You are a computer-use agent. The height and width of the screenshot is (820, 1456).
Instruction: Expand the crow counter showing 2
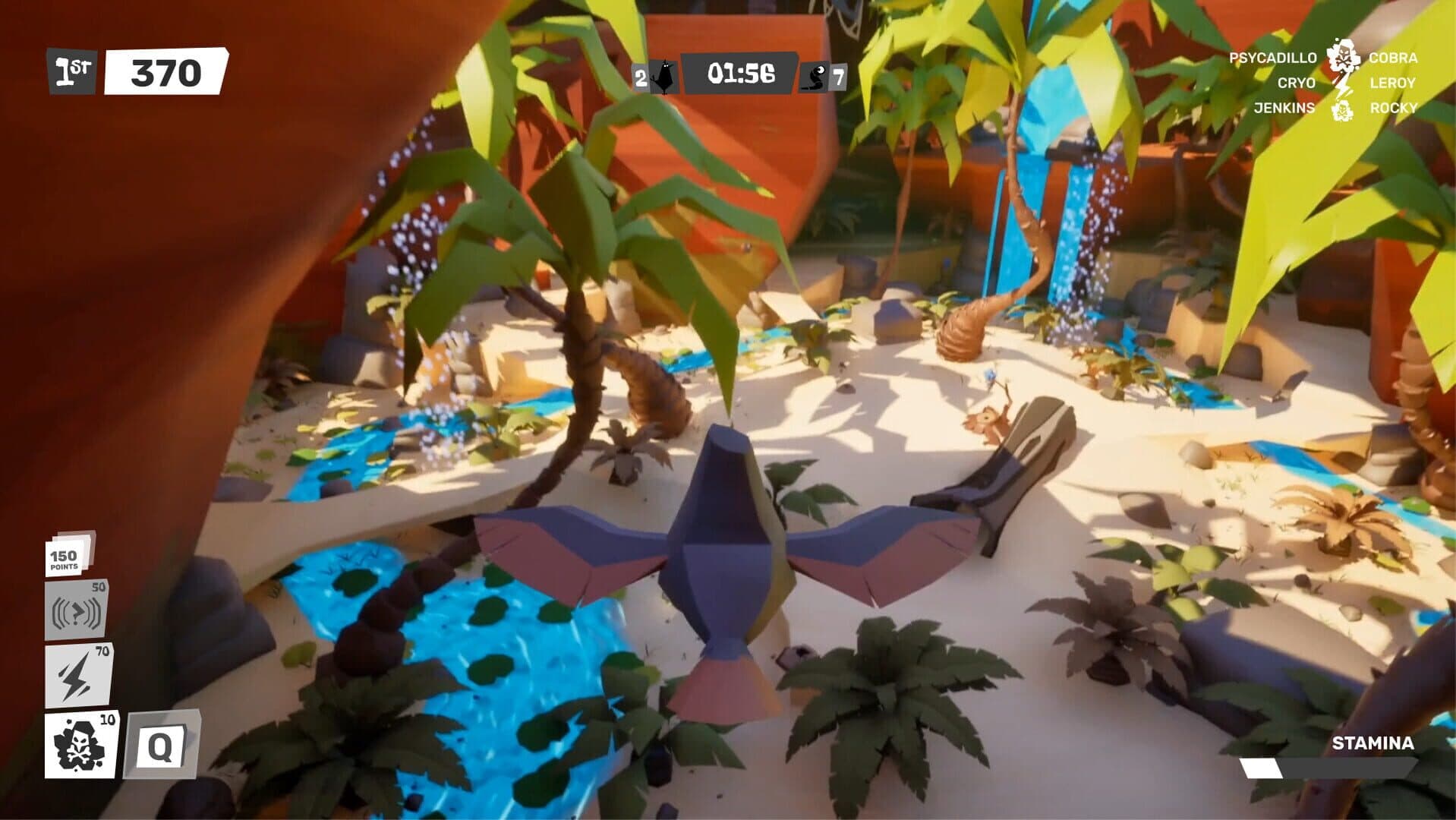[640, 75]
